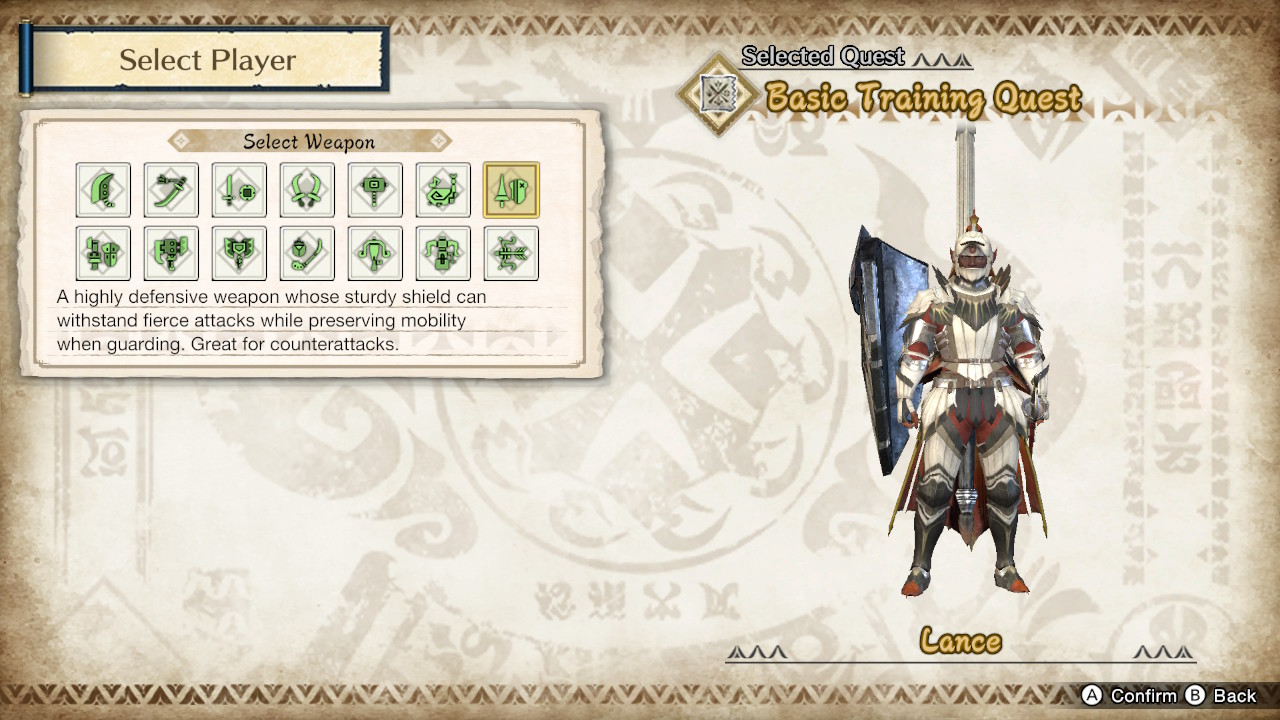Select the Long Sword weapon icon
1280x720 pixels.
(171, 190)
